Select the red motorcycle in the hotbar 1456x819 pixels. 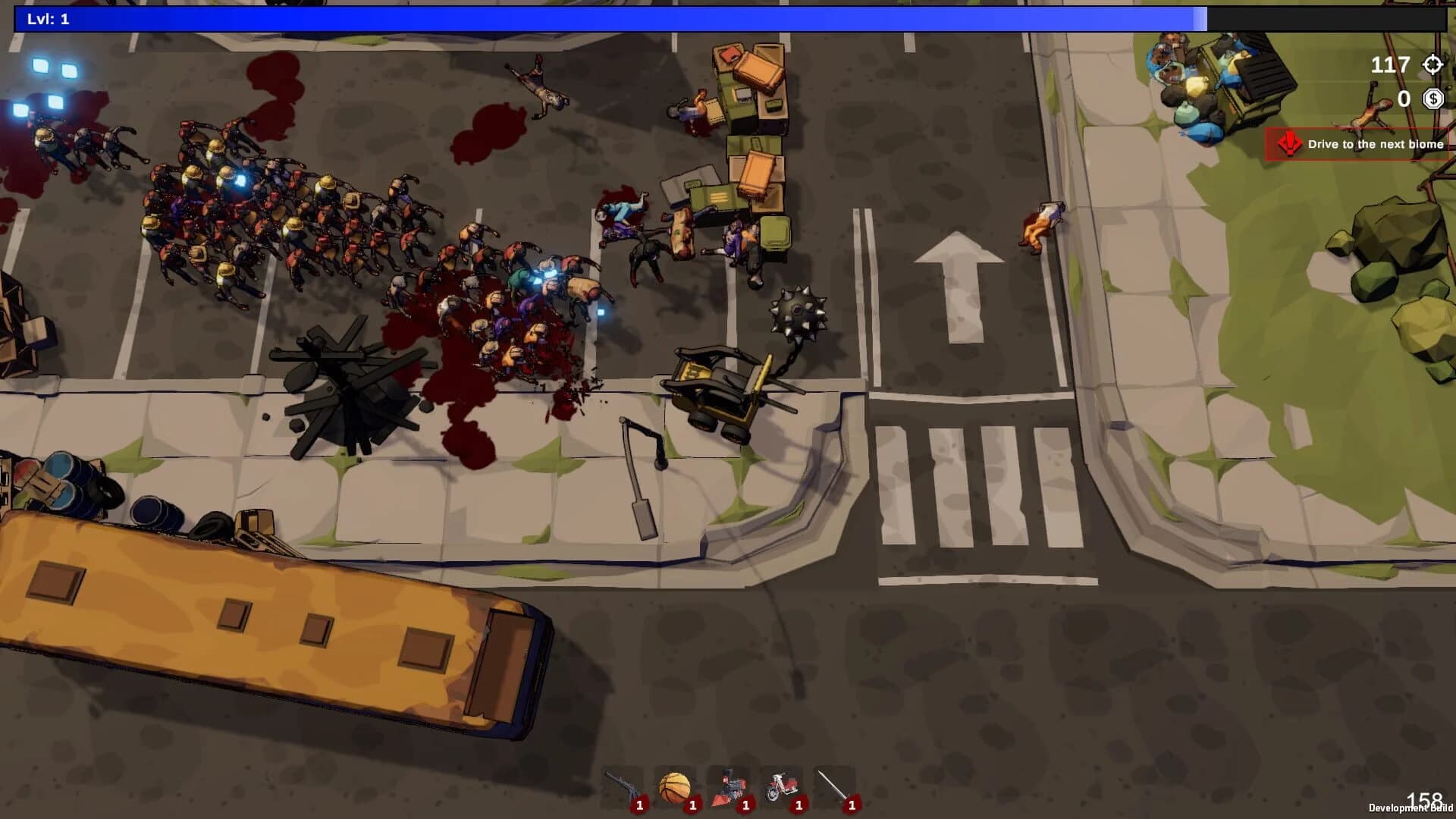[783, 783]
